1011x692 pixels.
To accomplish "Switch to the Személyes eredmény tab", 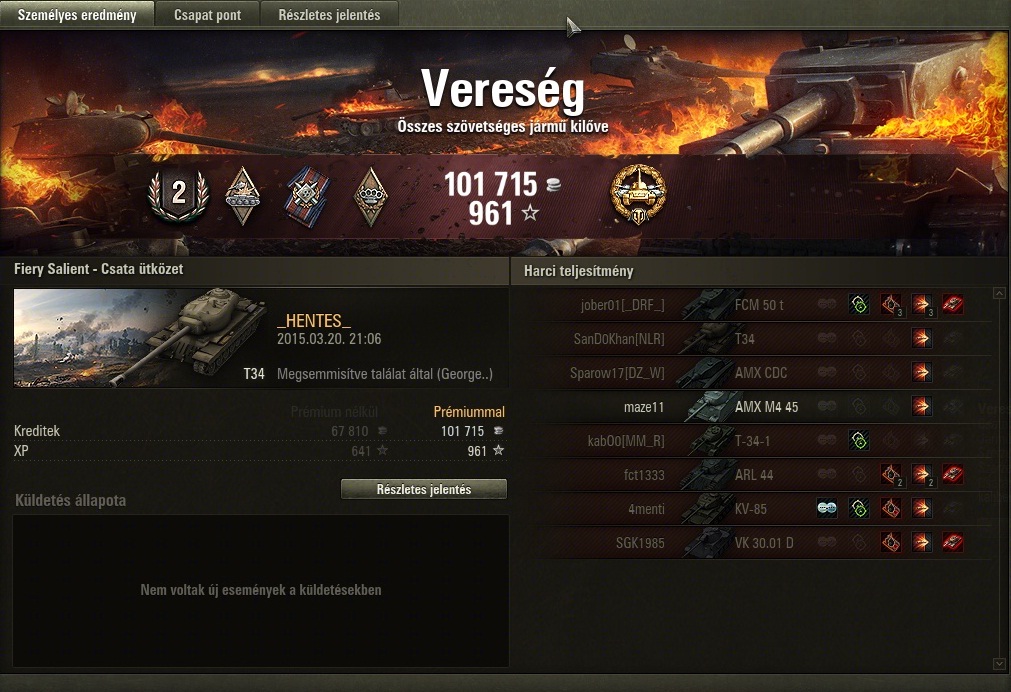I will (x=77, y=15).
